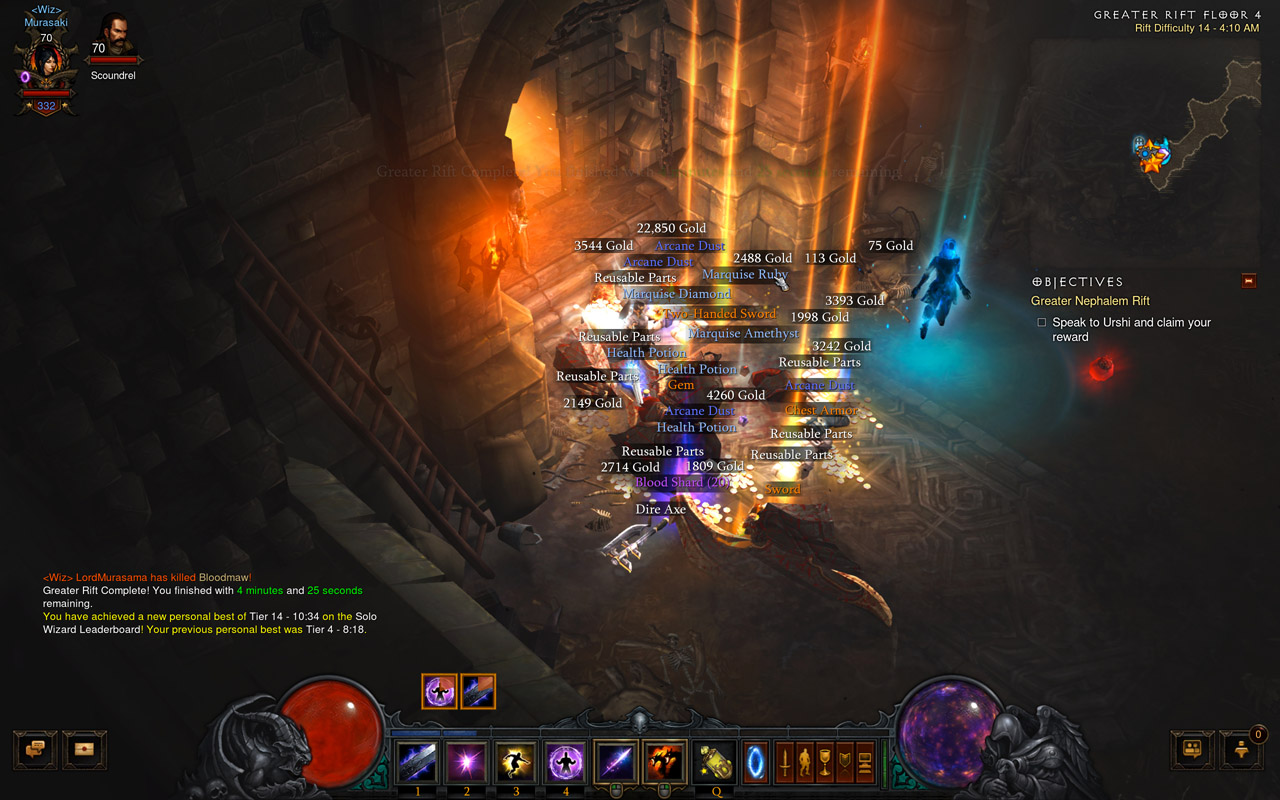This screenshot has width=1280, height=800.
Task: Select the fiery beast right-mouse skill
Action: coord(664,763)
